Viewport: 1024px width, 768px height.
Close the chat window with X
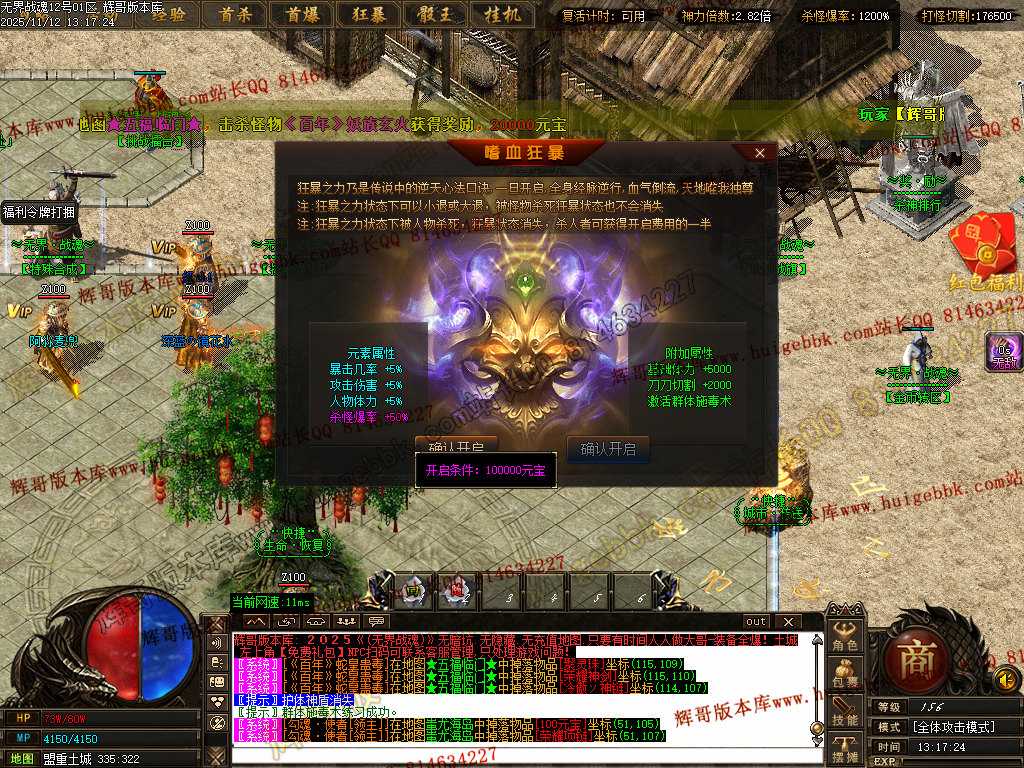coord(787,622)
